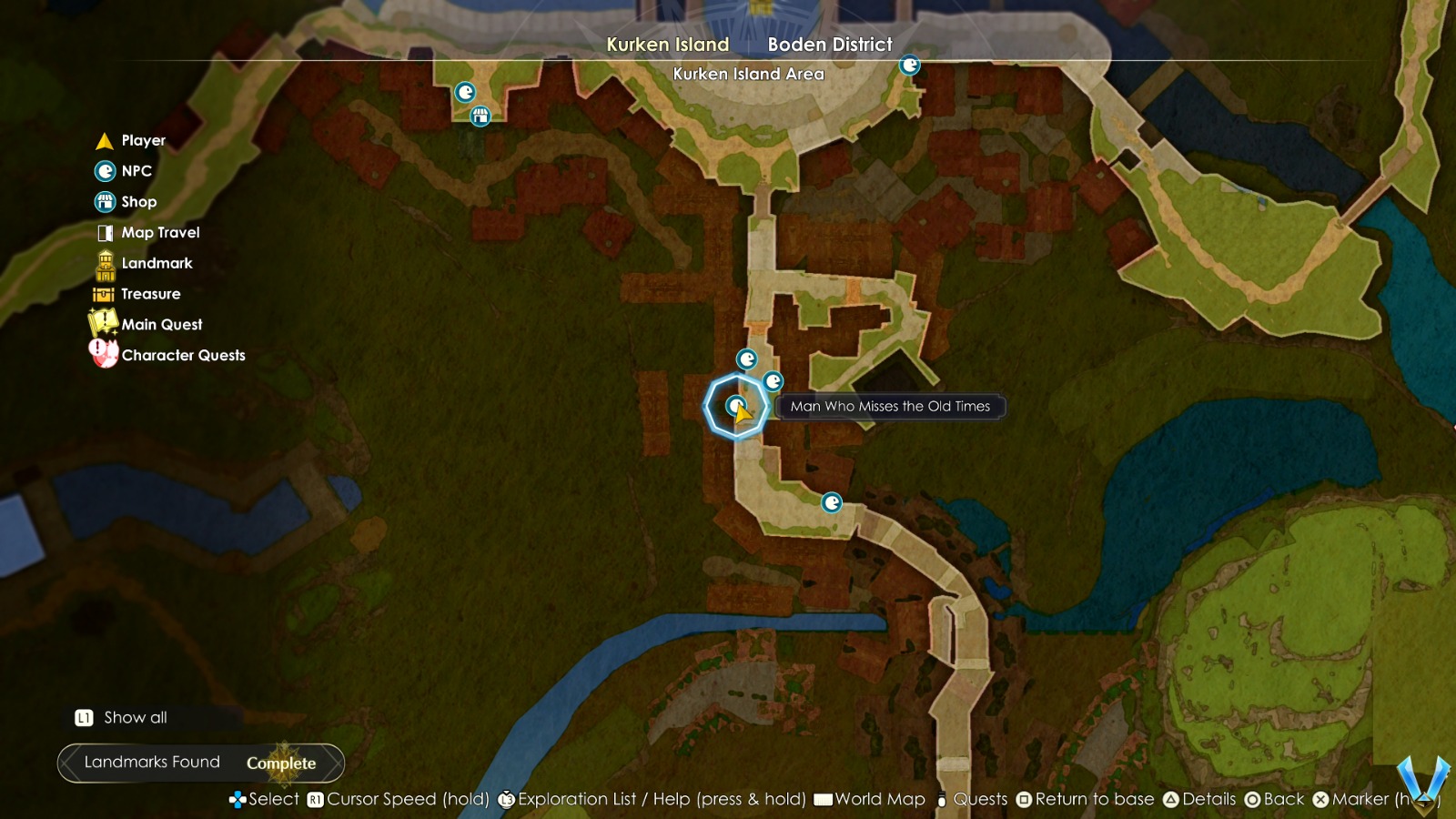Select the NPC legend icon

105,171
